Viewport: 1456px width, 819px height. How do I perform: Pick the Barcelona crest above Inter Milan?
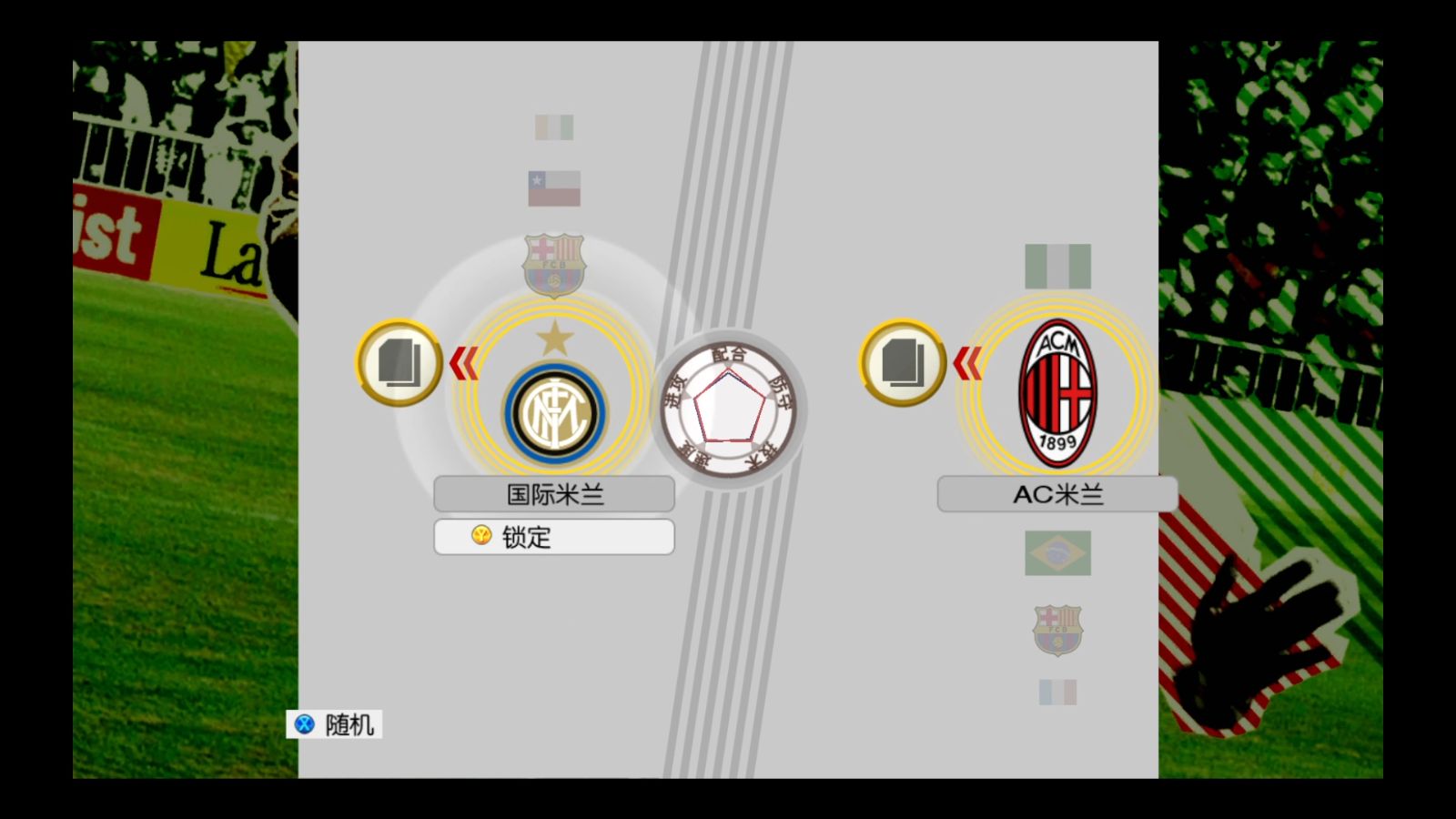554,266
